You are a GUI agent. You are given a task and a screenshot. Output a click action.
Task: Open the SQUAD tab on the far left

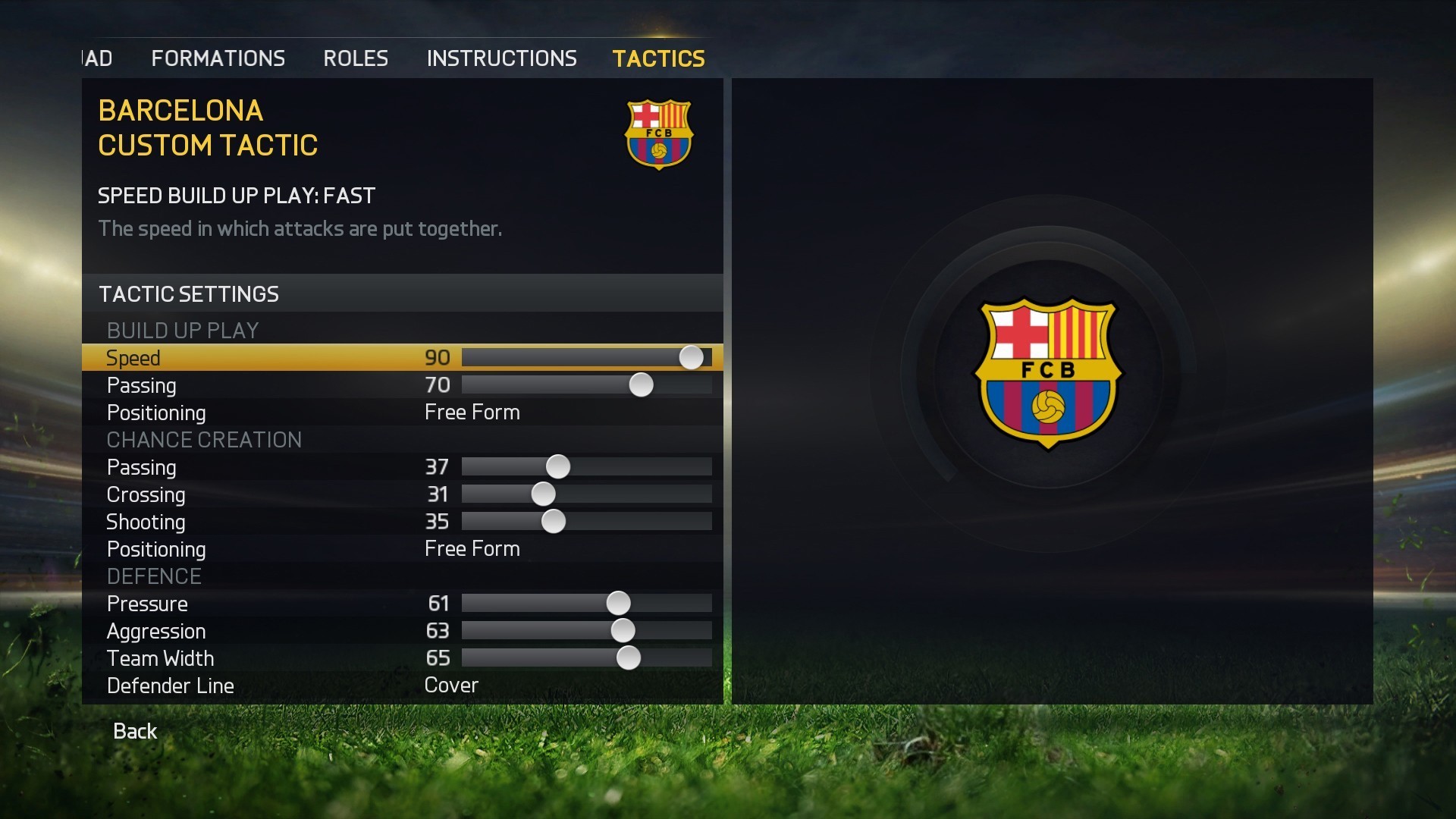click(x=96, y=58)
